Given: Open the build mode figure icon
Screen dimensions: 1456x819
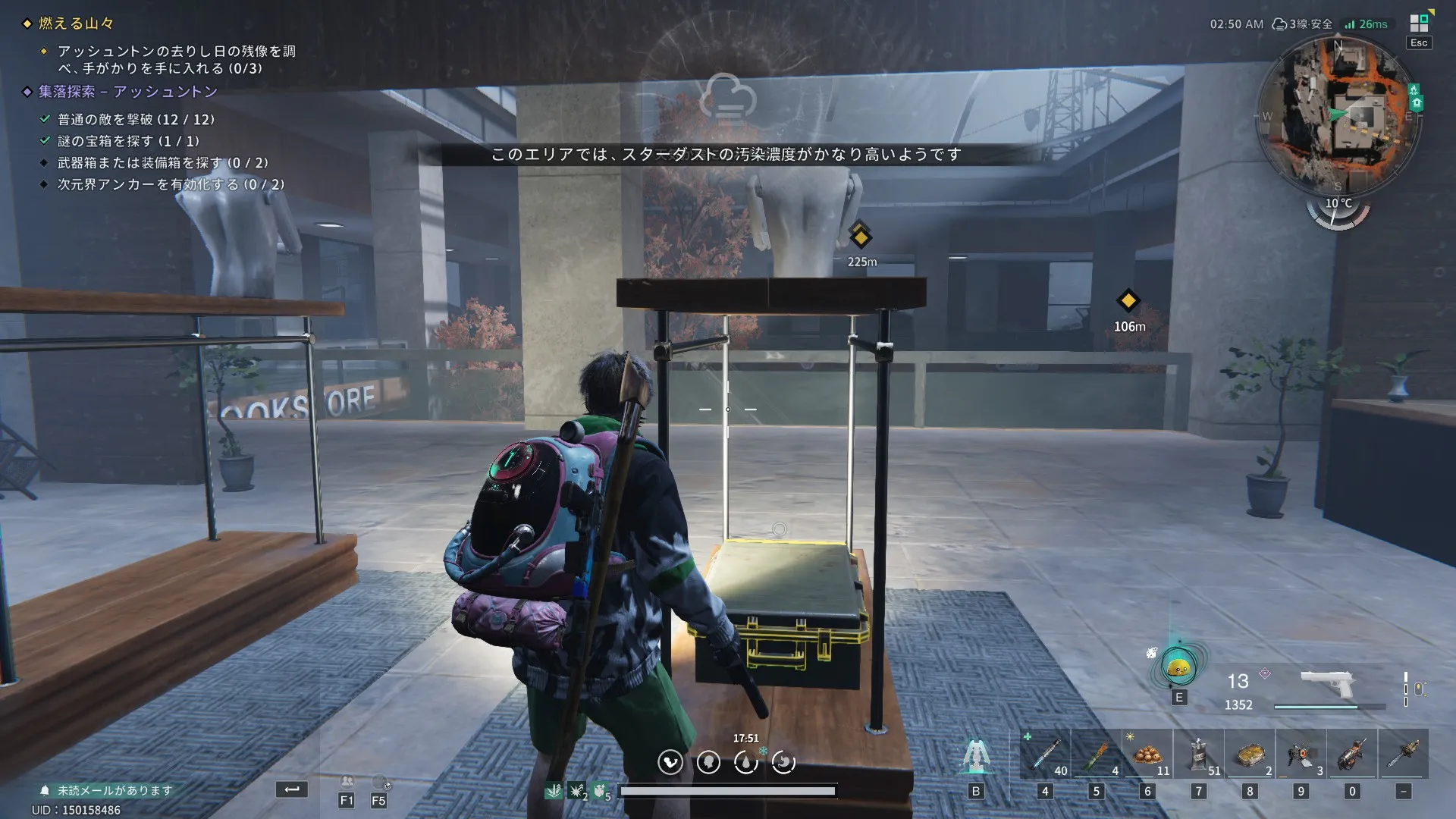Looking at the screenshot, I should pos(976,755).
